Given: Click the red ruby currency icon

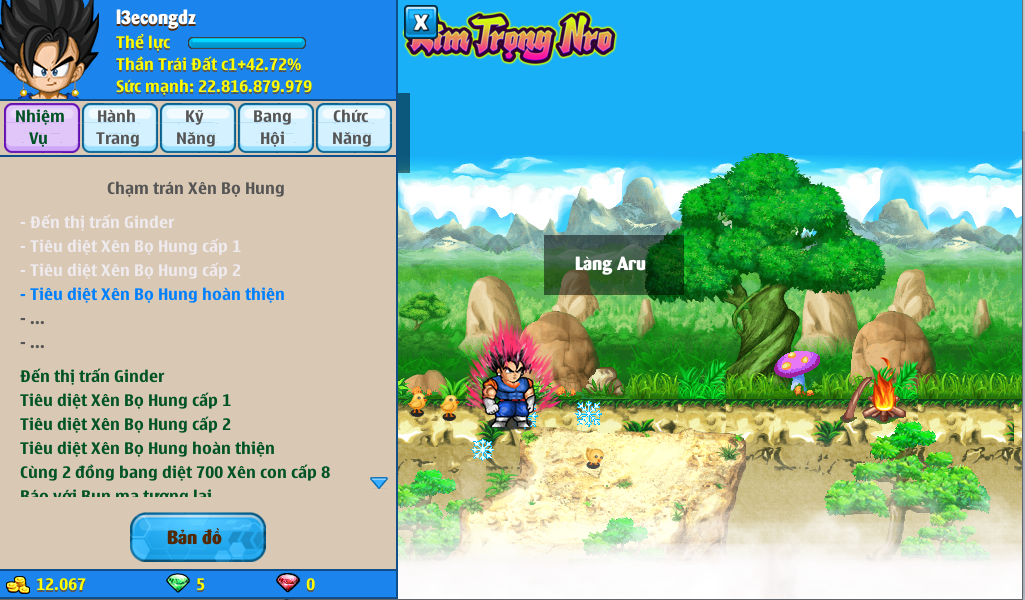Looking at the screenshot, I should pos(287,584).
